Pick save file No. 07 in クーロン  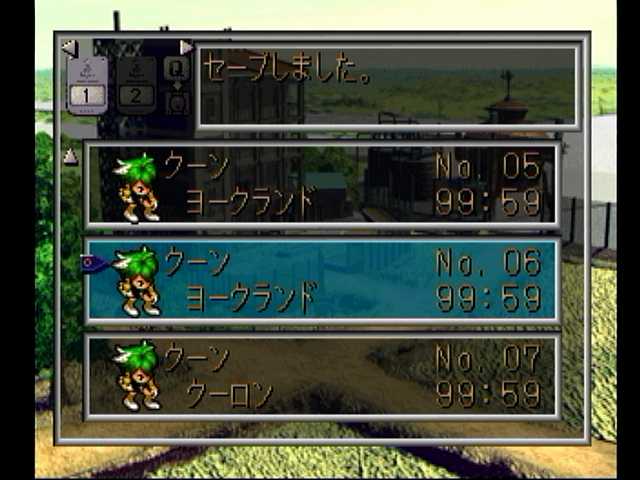click(x=321, y=376)
